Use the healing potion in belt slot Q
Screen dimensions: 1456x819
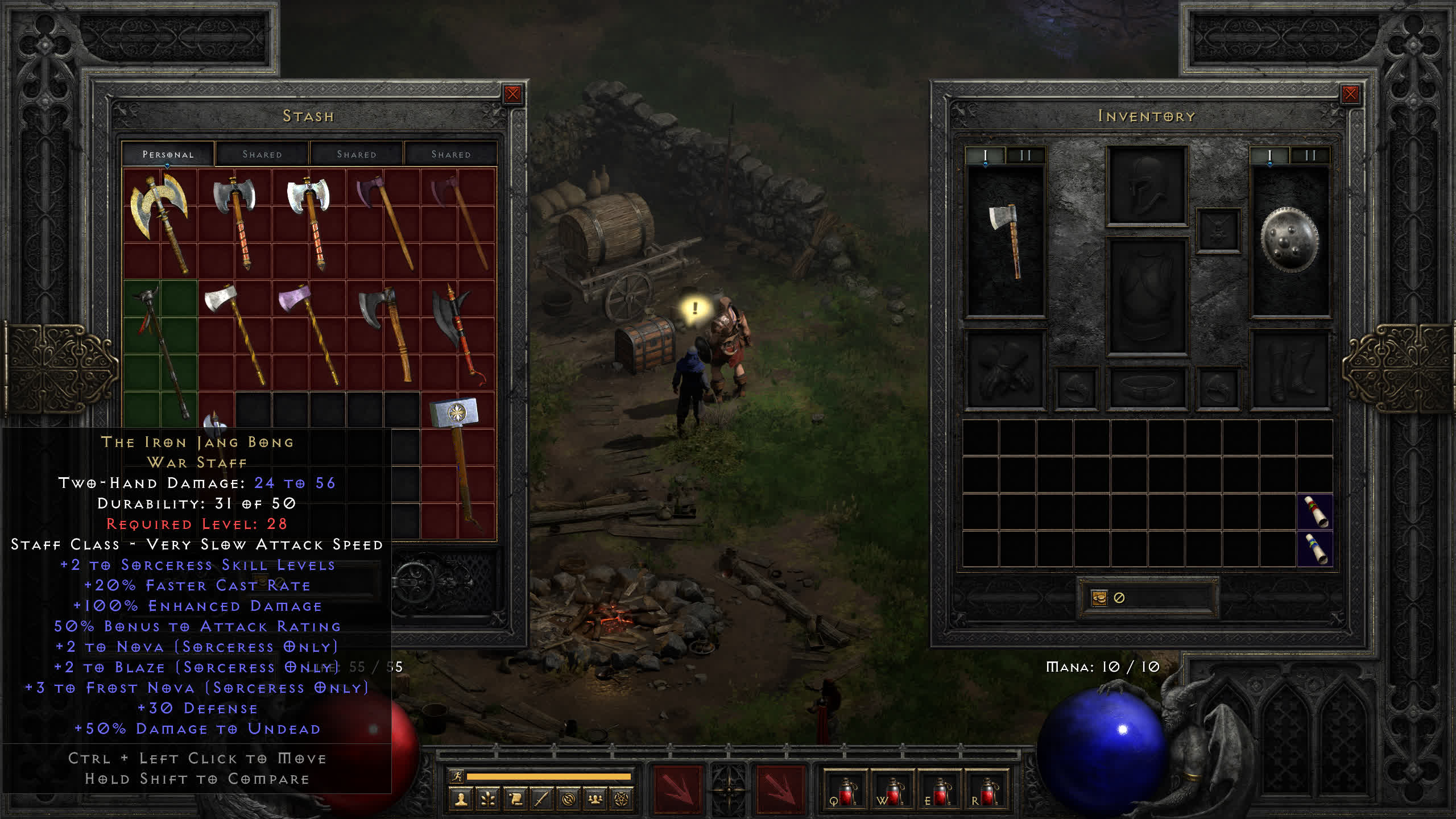pos(845,792)
